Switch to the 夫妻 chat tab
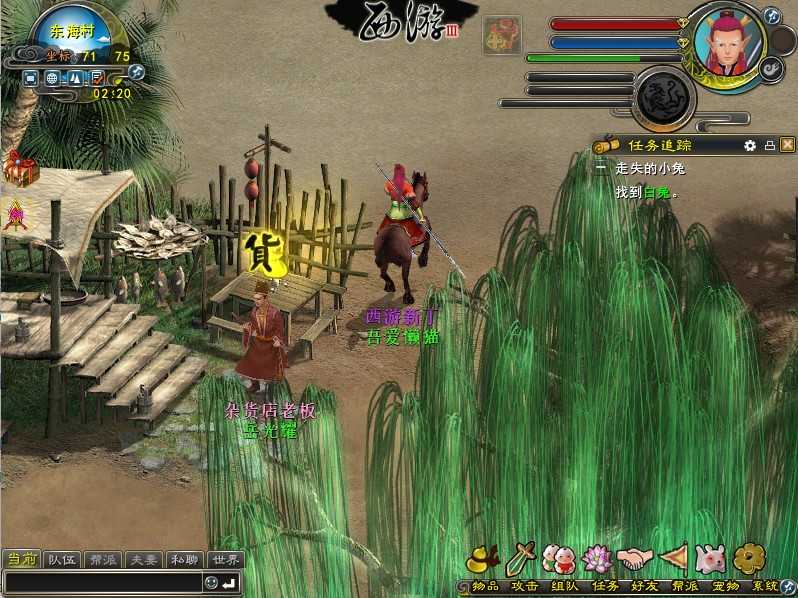Image resolution: width=798 pixels, height=598 pixels. coord(143,560)
